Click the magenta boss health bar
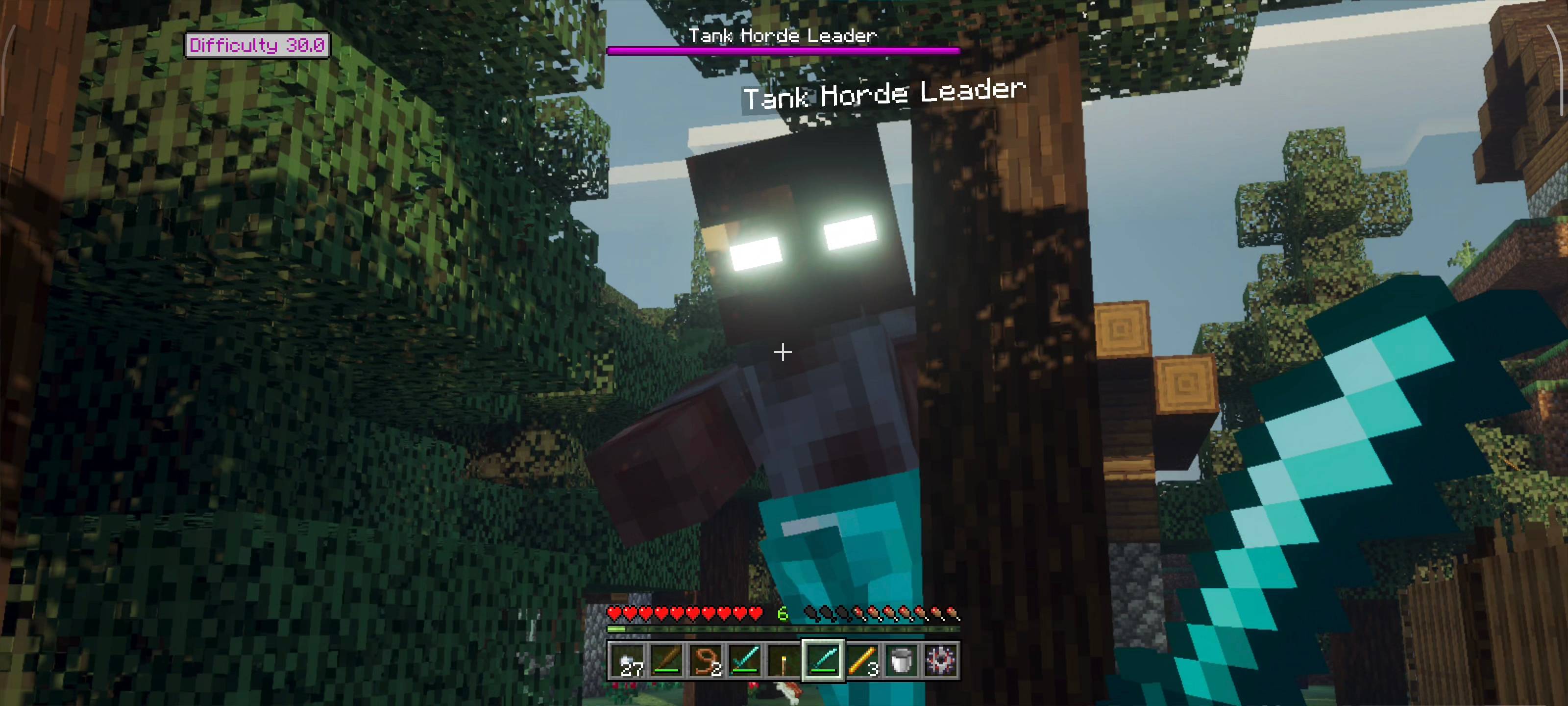Screen dimensions: 1568x706 tap(784, 51)
